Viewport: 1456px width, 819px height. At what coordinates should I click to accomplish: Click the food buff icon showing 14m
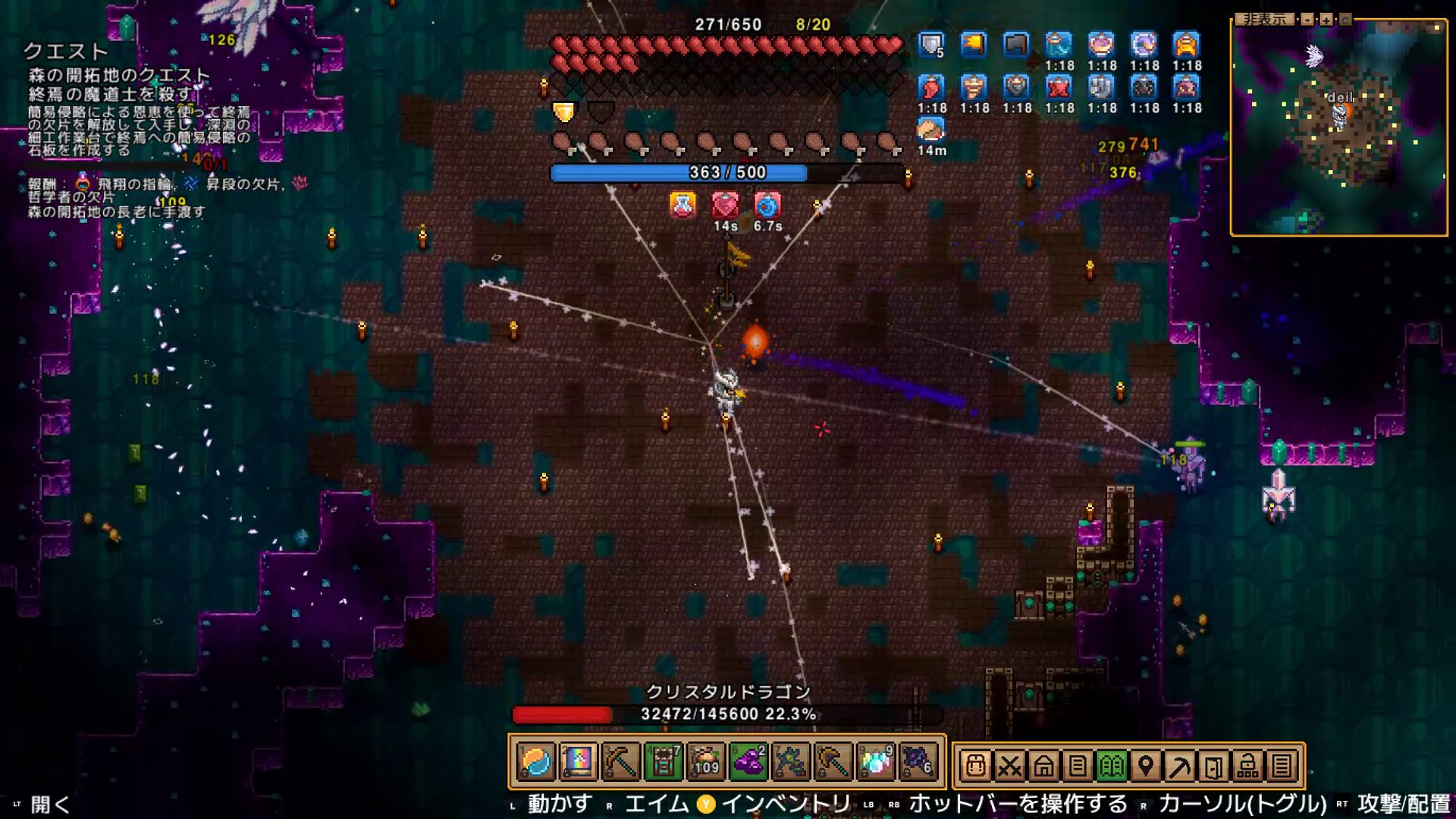pyautogui.click(x=930, y=130)
